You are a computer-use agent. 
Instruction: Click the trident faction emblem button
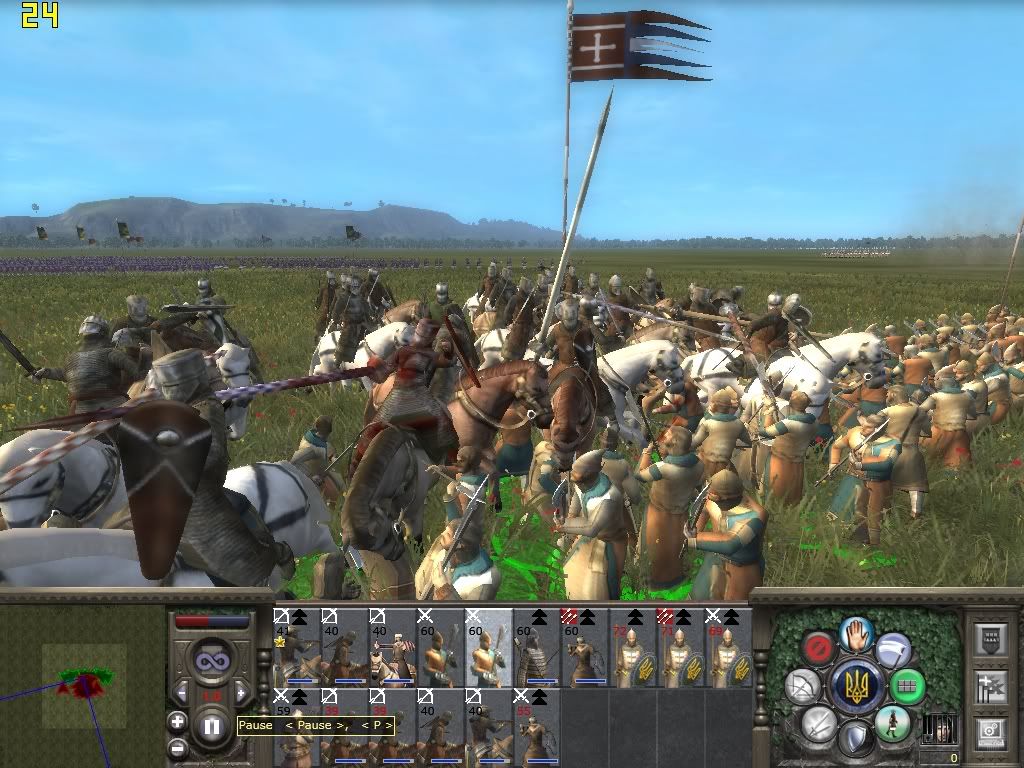856,686
